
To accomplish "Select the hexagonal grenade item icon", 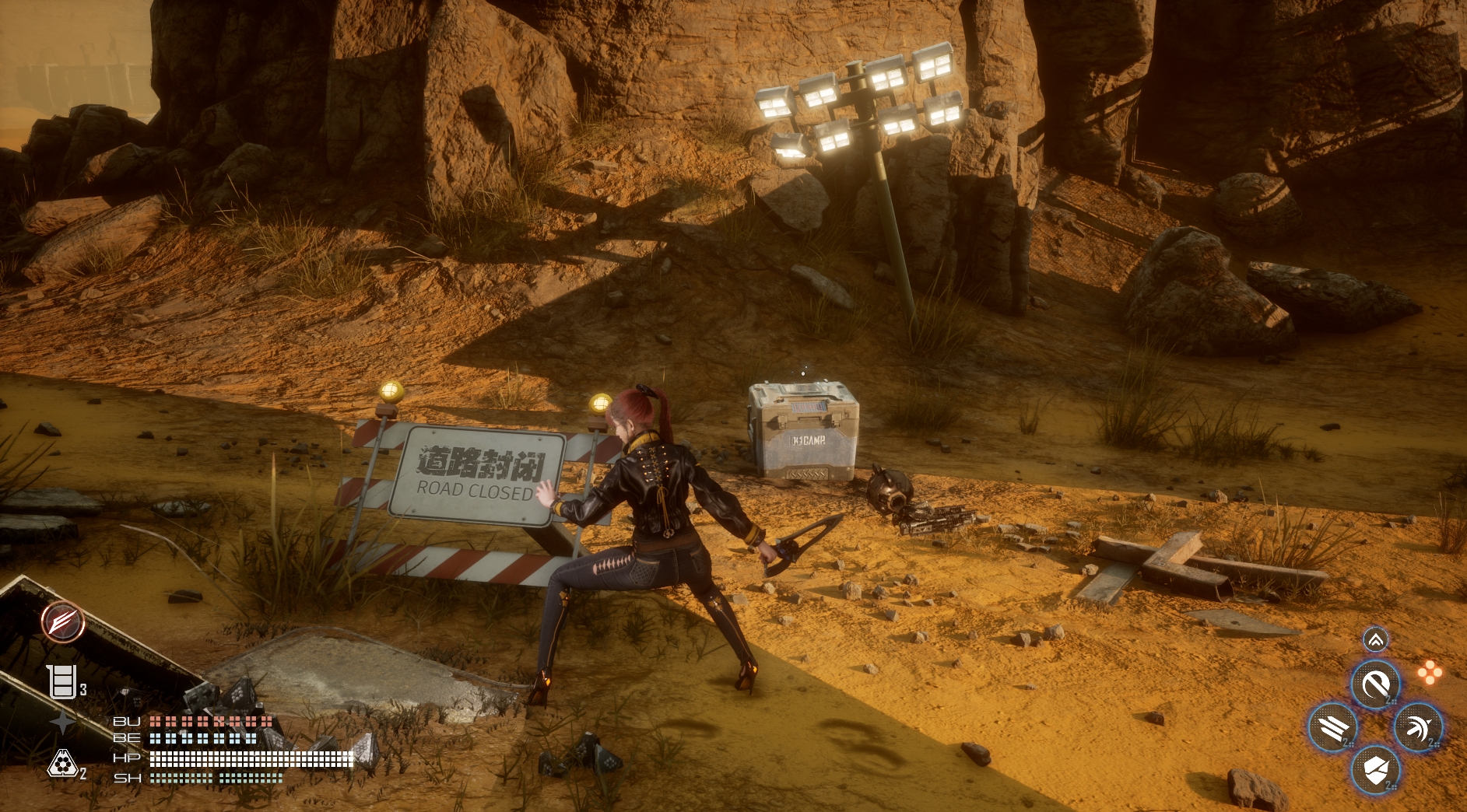I will click(62, 765).
